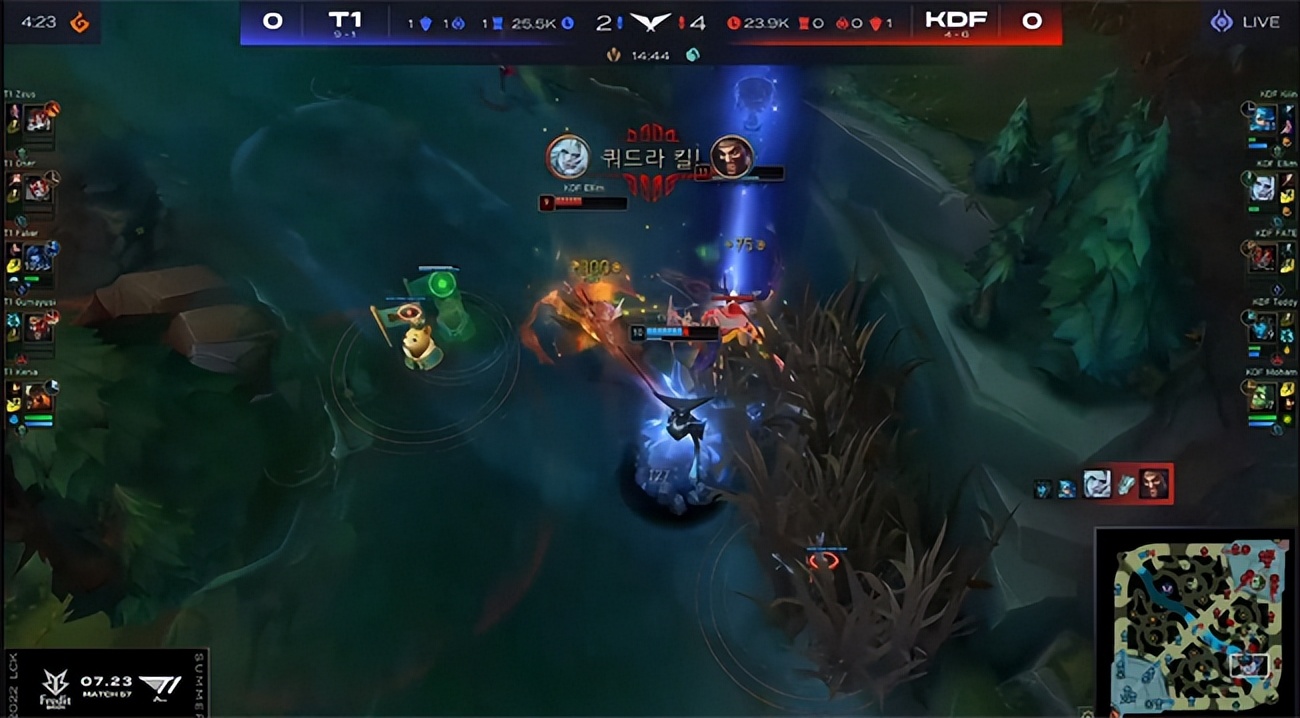The height and width of the screenshot is (718, 1300).
Task: Focus T1 Faker's champion portrait
Action: pyautogui.click(x=39, y=257)
